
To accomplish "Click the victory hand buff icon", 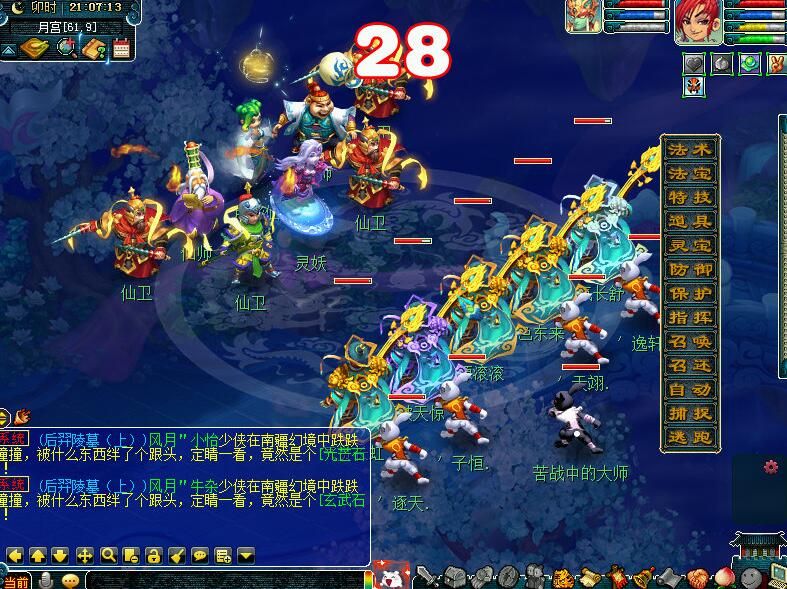I will pos(775,64).
